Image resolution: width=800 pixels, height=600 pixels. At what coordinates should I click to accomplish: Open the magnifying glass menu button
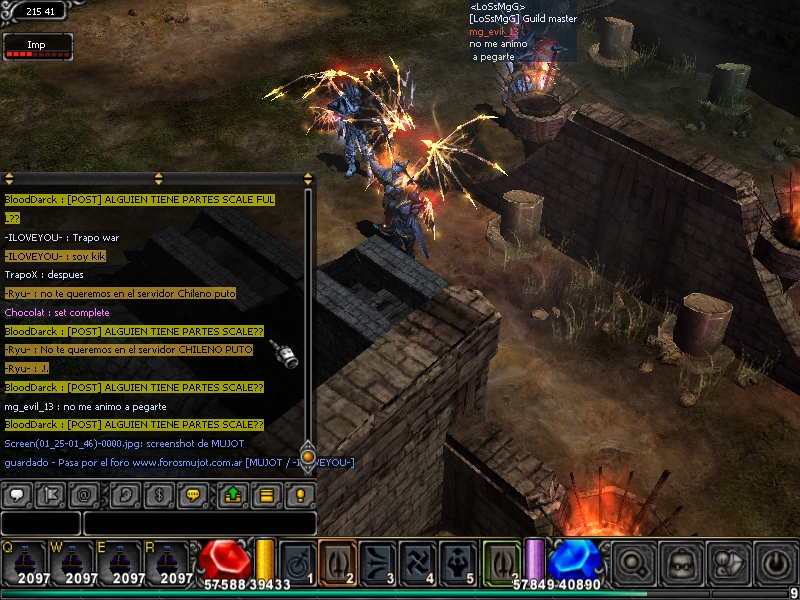[635, 562]
